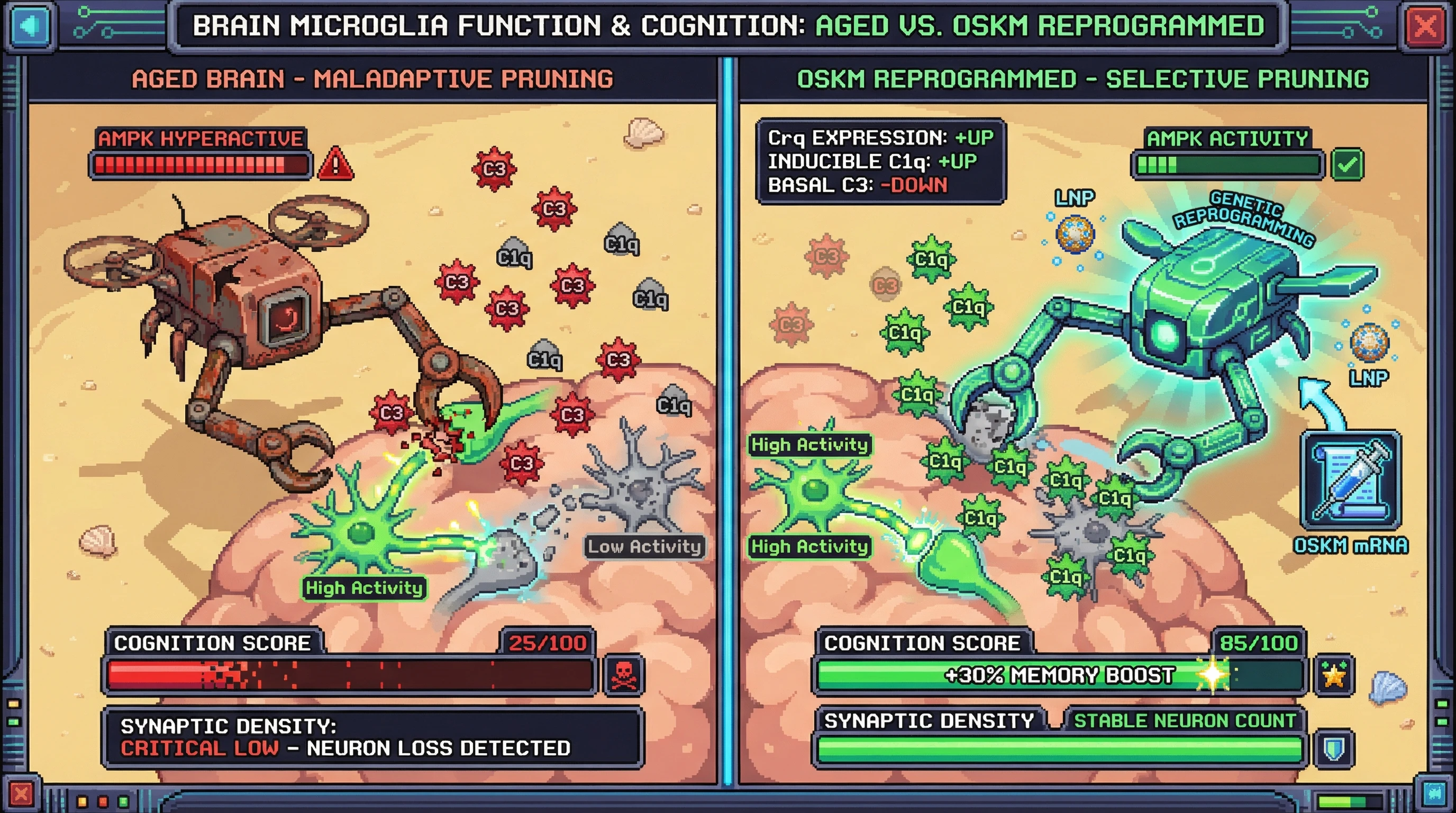The width and height of the screenshot is (1456, 813).
Task: Click the small red X in the bottom-left corner
Action: pos(22,794)
